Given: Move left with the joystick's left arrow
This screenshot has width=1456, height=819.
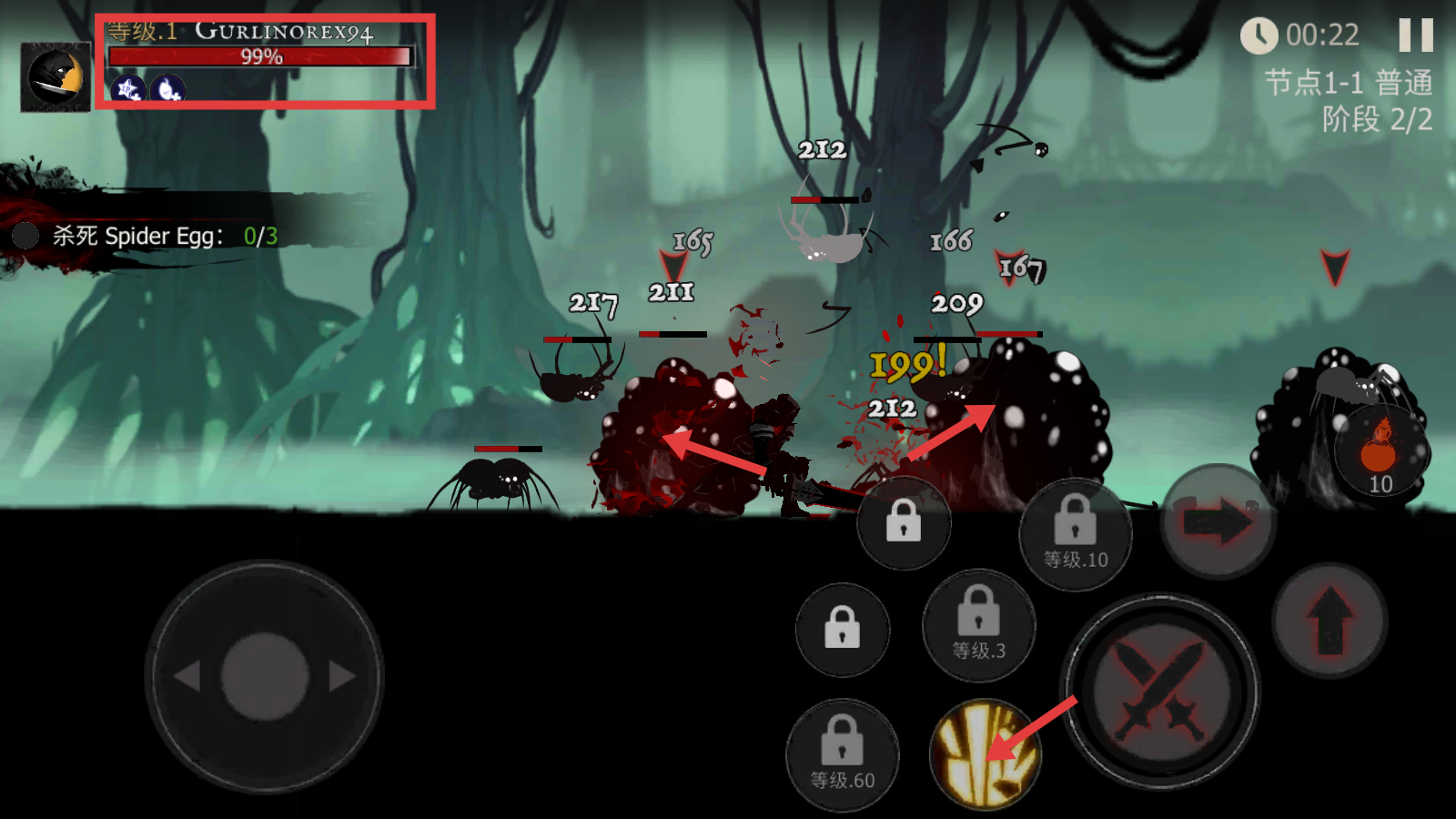Looking at the screenshot, I should (x=187, y=676).
